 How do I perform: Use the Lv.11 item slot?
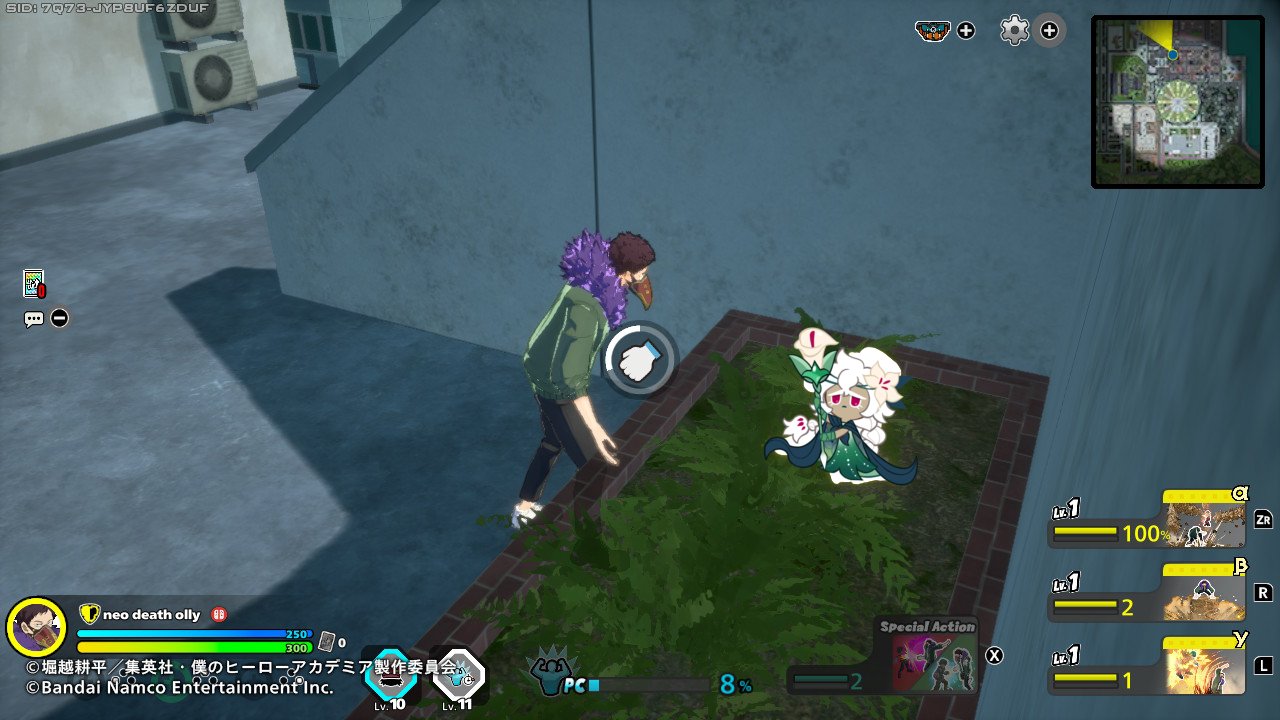coord(458,674)
